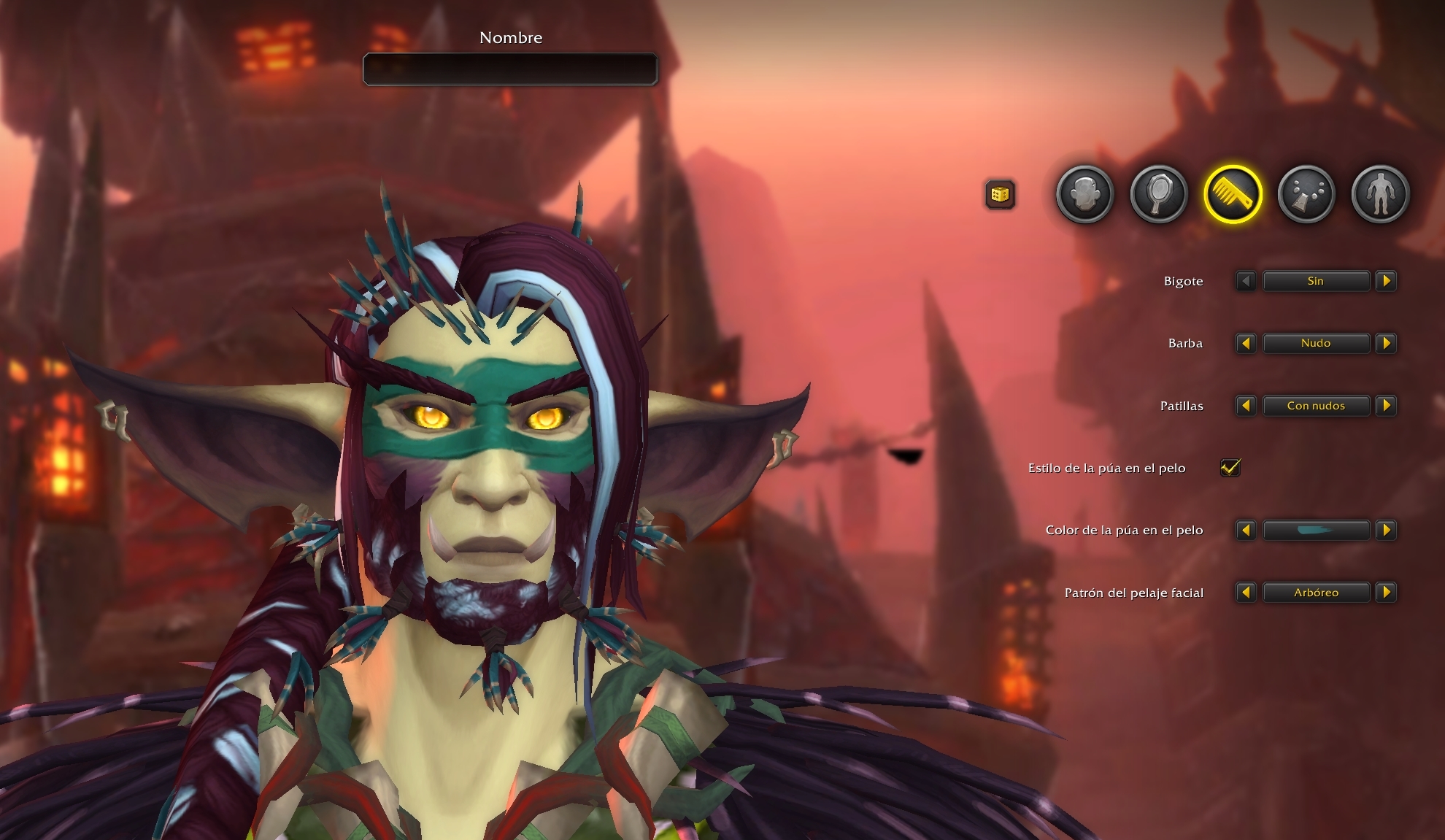Image resolution: width=1445 pixels, height=840 pixels.
Task: Go to previous Barba style
Action: 1246,343
